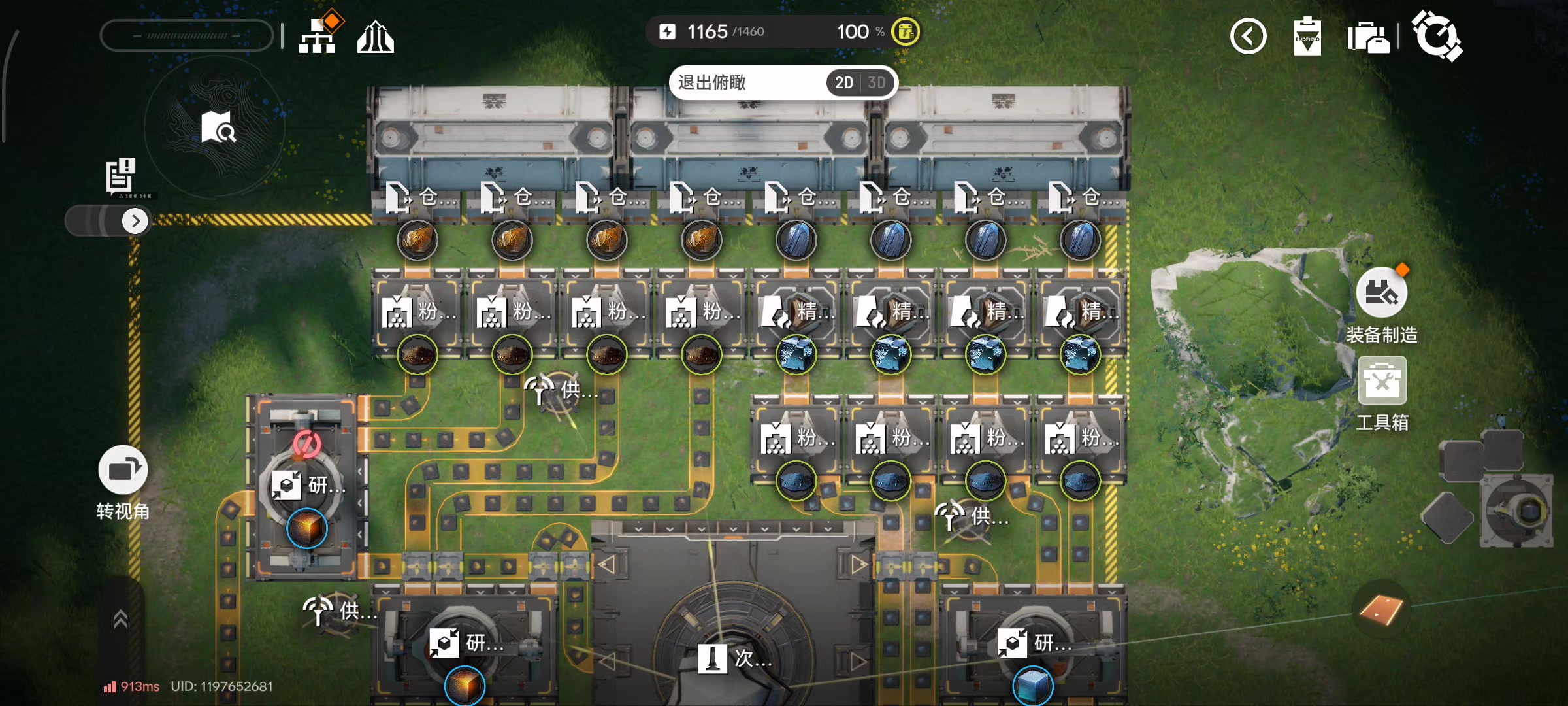Open the briefcase inventory icon
This screenshot has height=706, width=1568.
[1368, 37]
